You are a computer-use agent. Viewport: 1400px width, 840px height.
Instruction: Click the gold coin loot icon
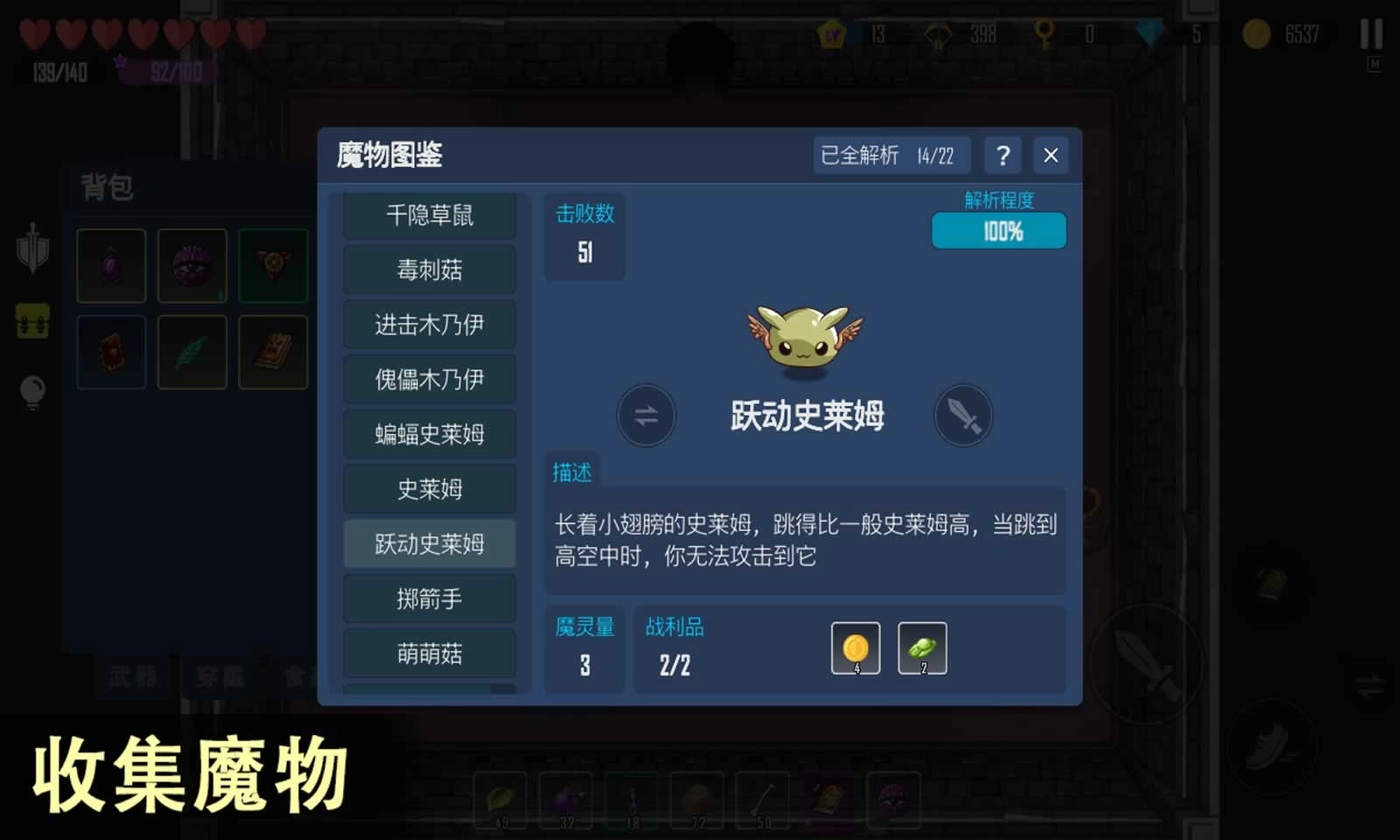coord(855,647)
